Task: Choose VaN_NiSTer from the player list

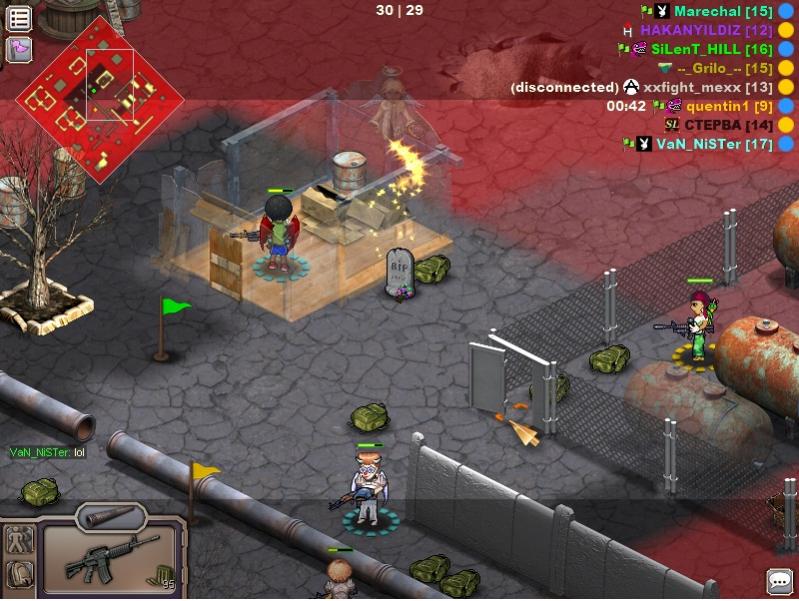Action: pyautogui.click(x=714, y=144)
